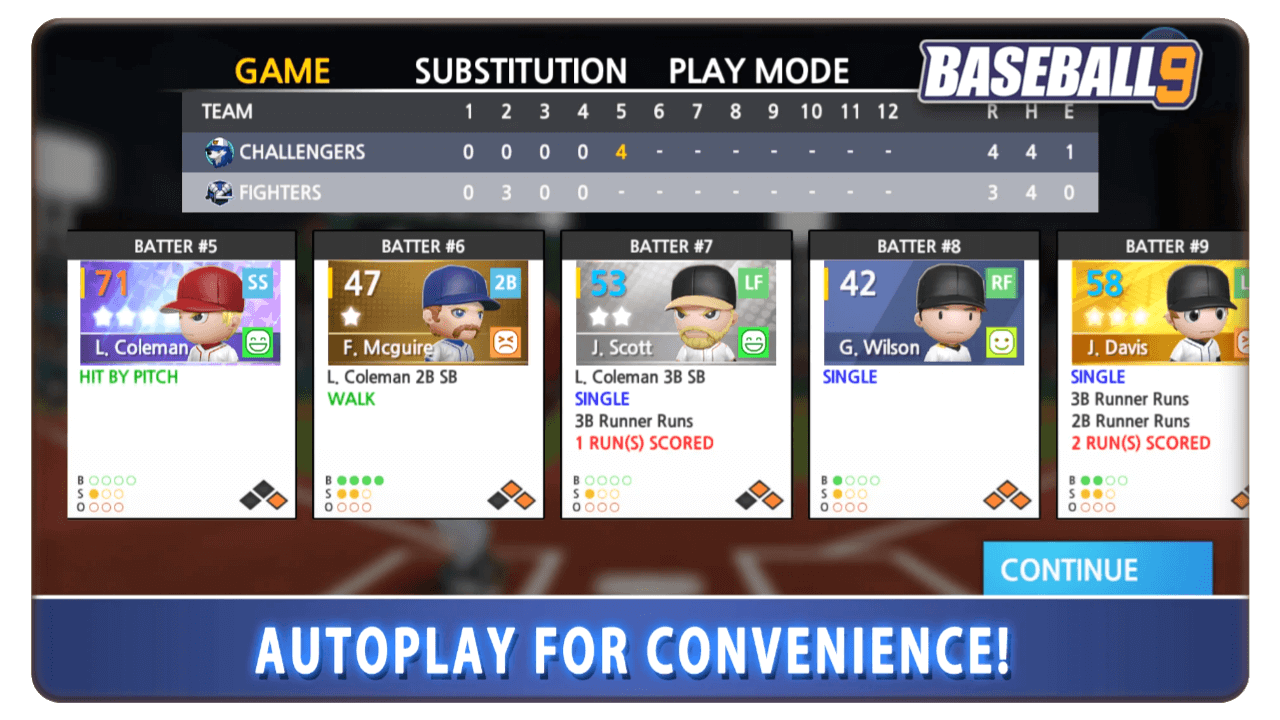View G. Wilson's batter #8 card

tap(923, 376)
